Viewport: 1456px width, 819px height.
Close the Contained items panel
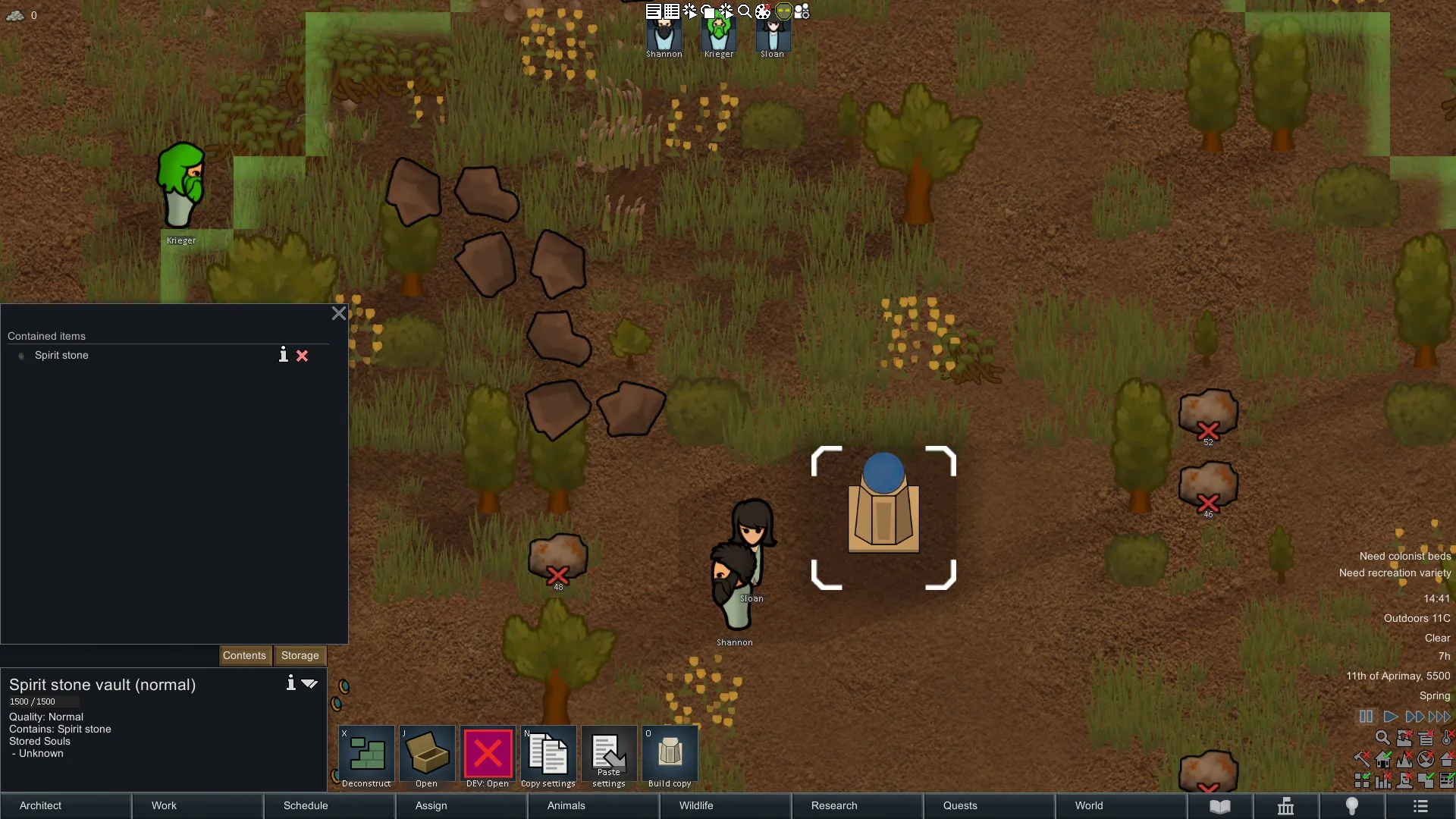[339, 313]
